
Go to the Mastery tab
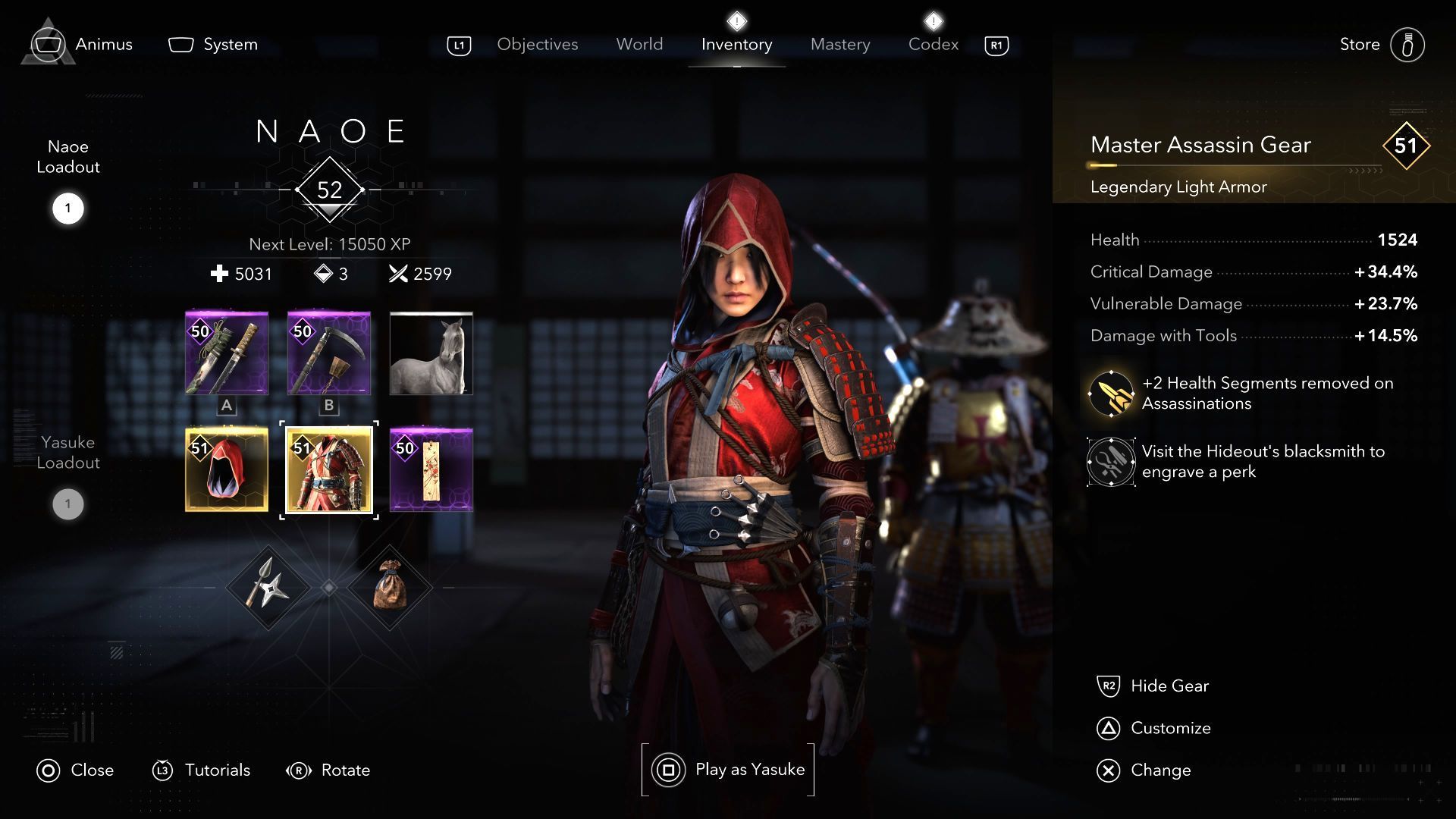[x=839, y=45]
